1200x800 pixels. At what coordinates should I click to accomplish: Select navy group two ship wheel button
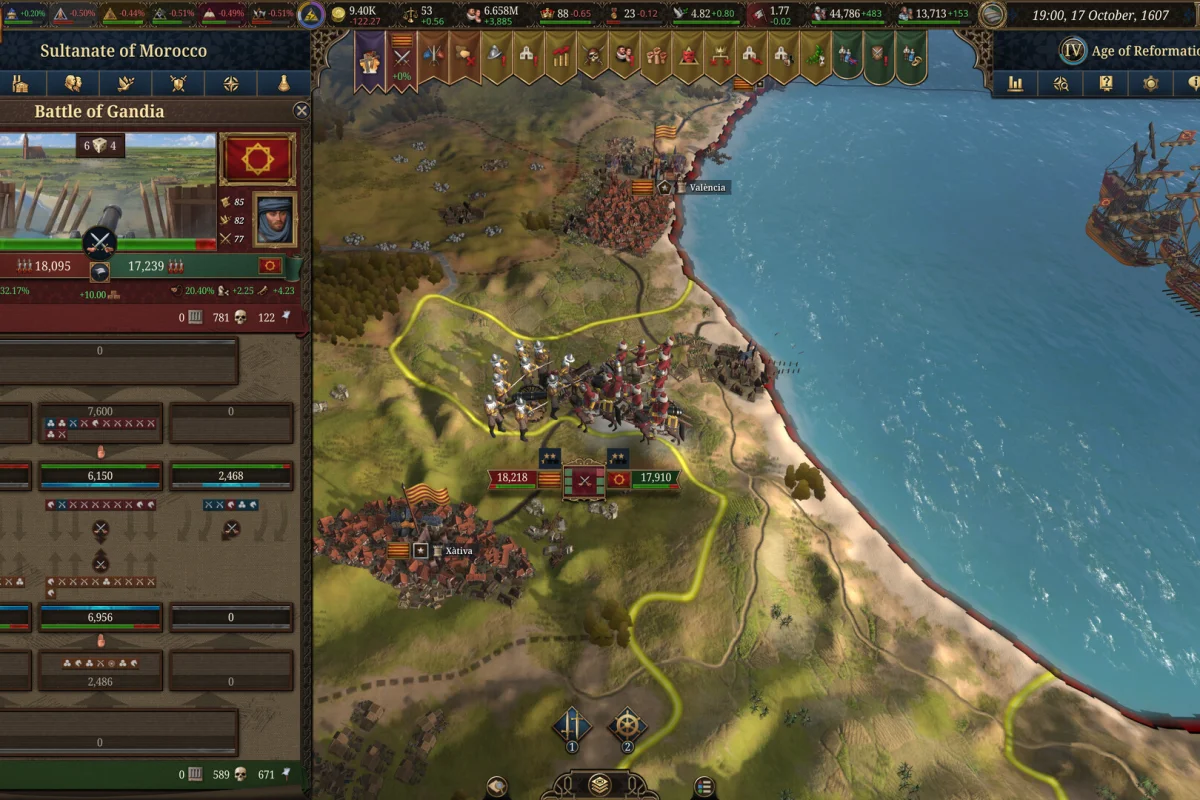[627, 727]
